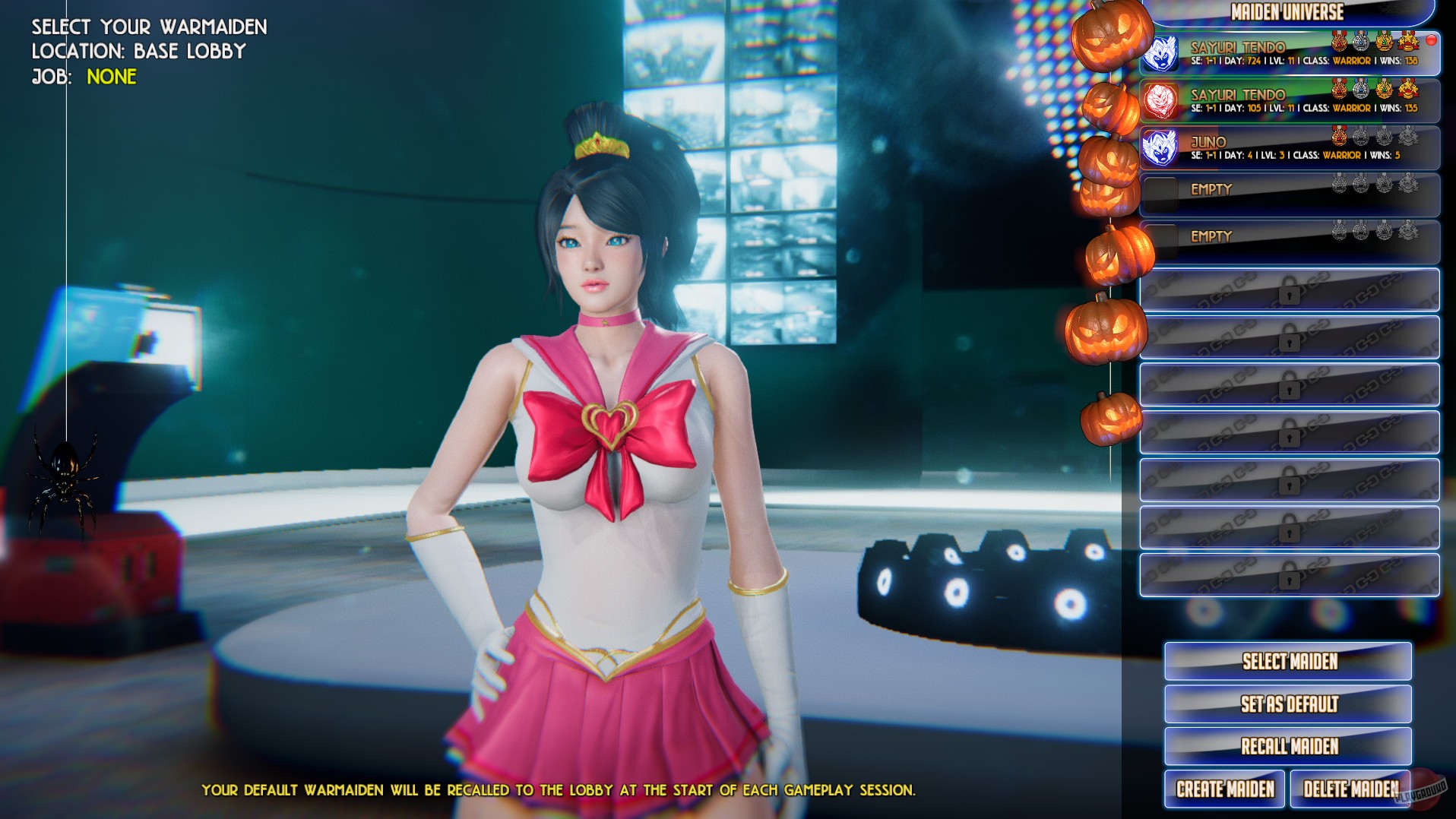Click the lock icon on the first locked slot
The image size is (1456, 819).
coord(1290,292)
